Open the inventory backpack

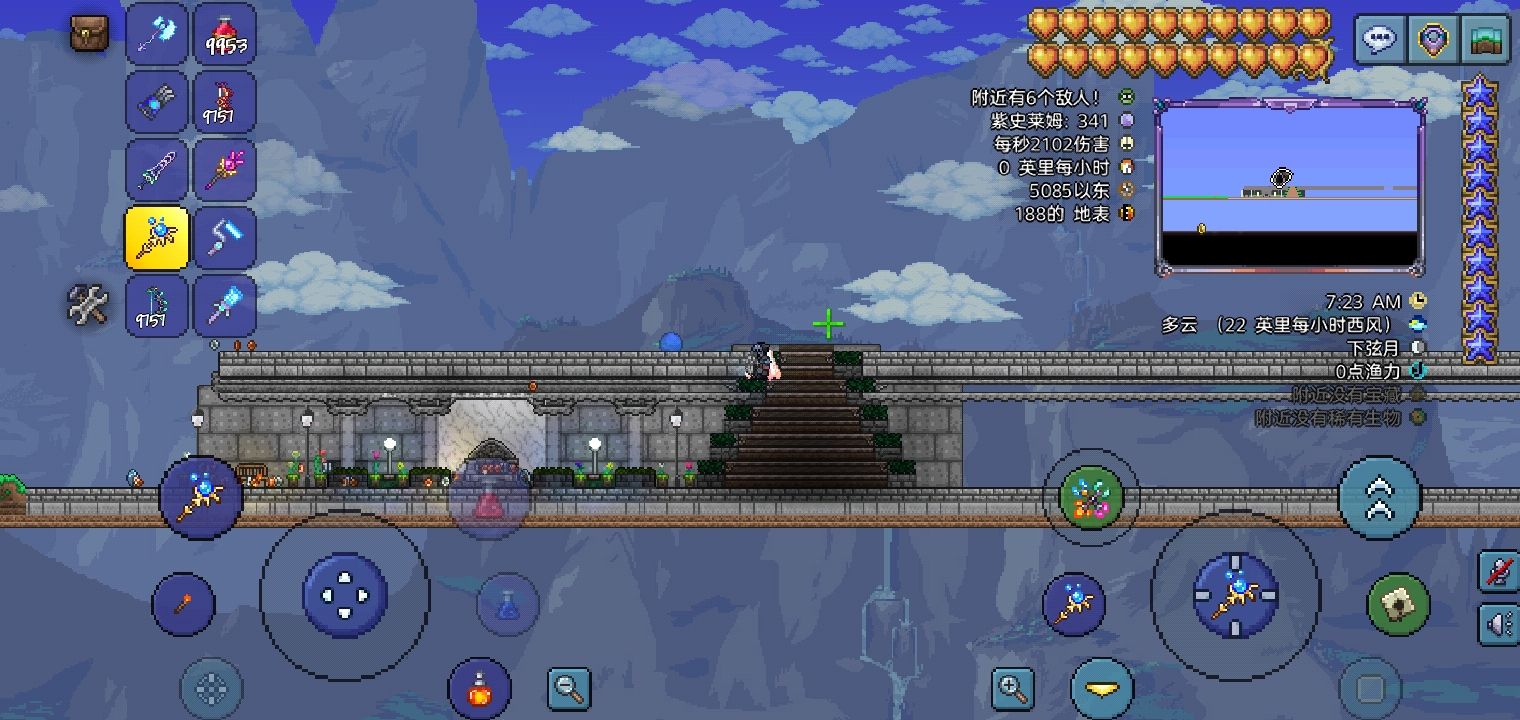point(89,34)
